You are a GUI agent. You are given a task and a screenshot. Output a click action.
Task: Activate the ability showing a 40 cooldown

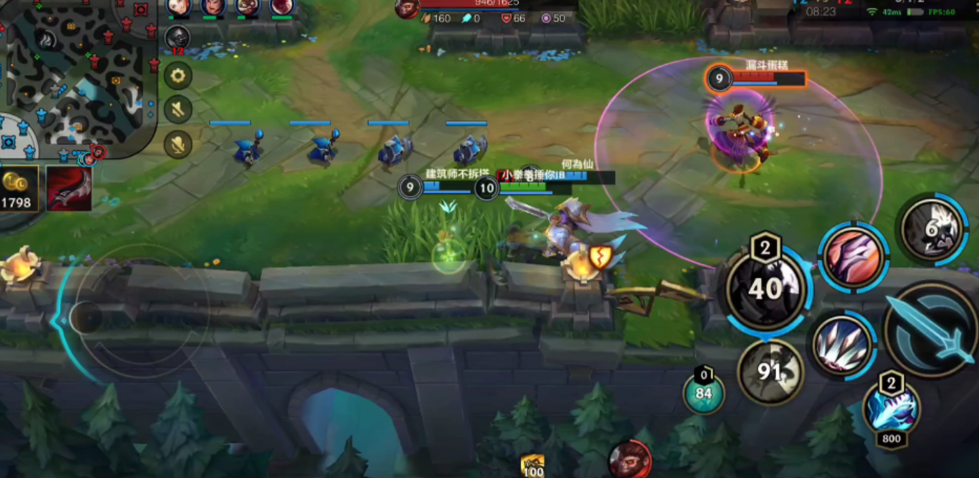[x=767, y=287]
